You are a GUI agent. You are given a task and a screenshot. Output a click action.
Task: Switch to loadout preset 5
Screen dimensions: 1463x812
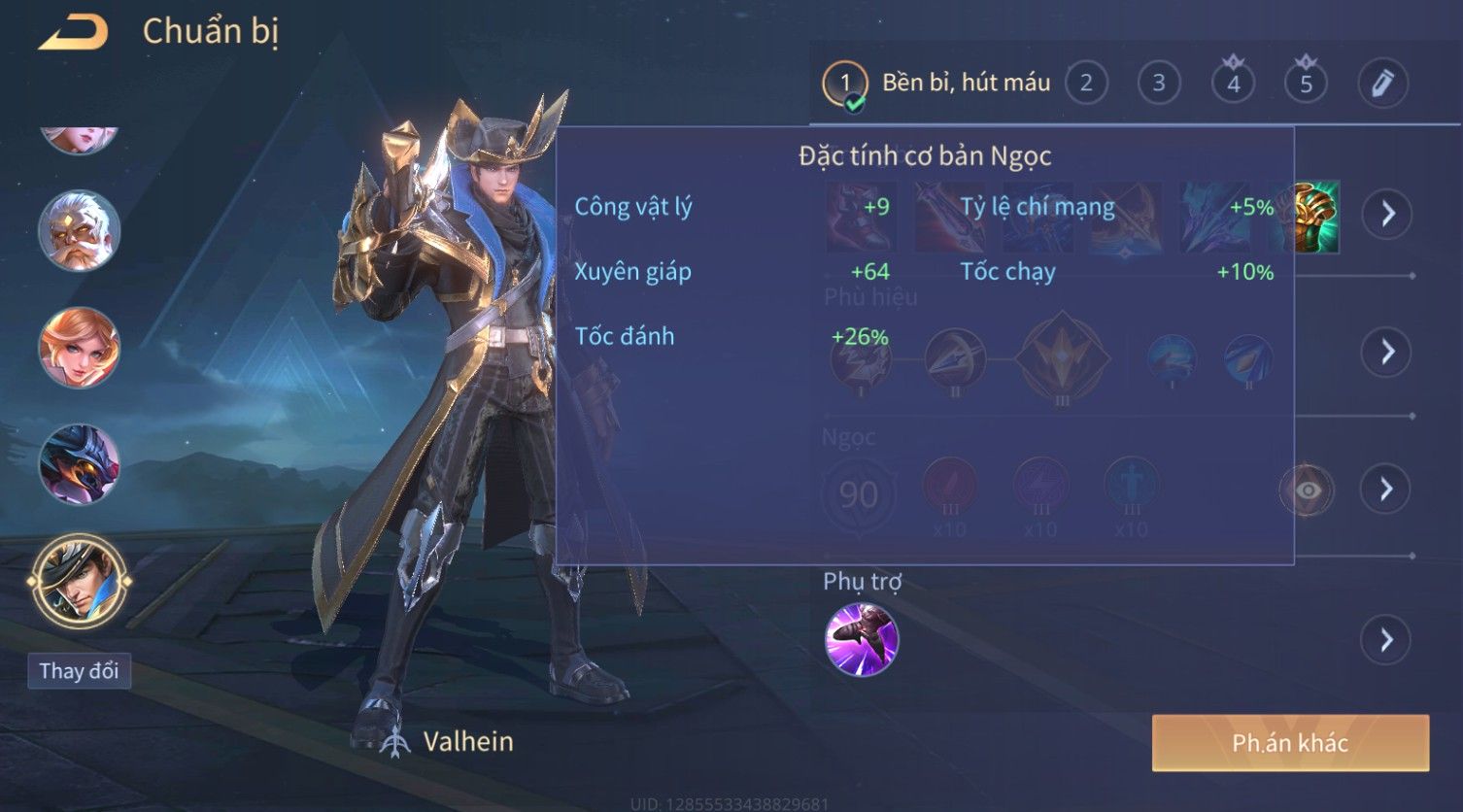(1306, 84)
